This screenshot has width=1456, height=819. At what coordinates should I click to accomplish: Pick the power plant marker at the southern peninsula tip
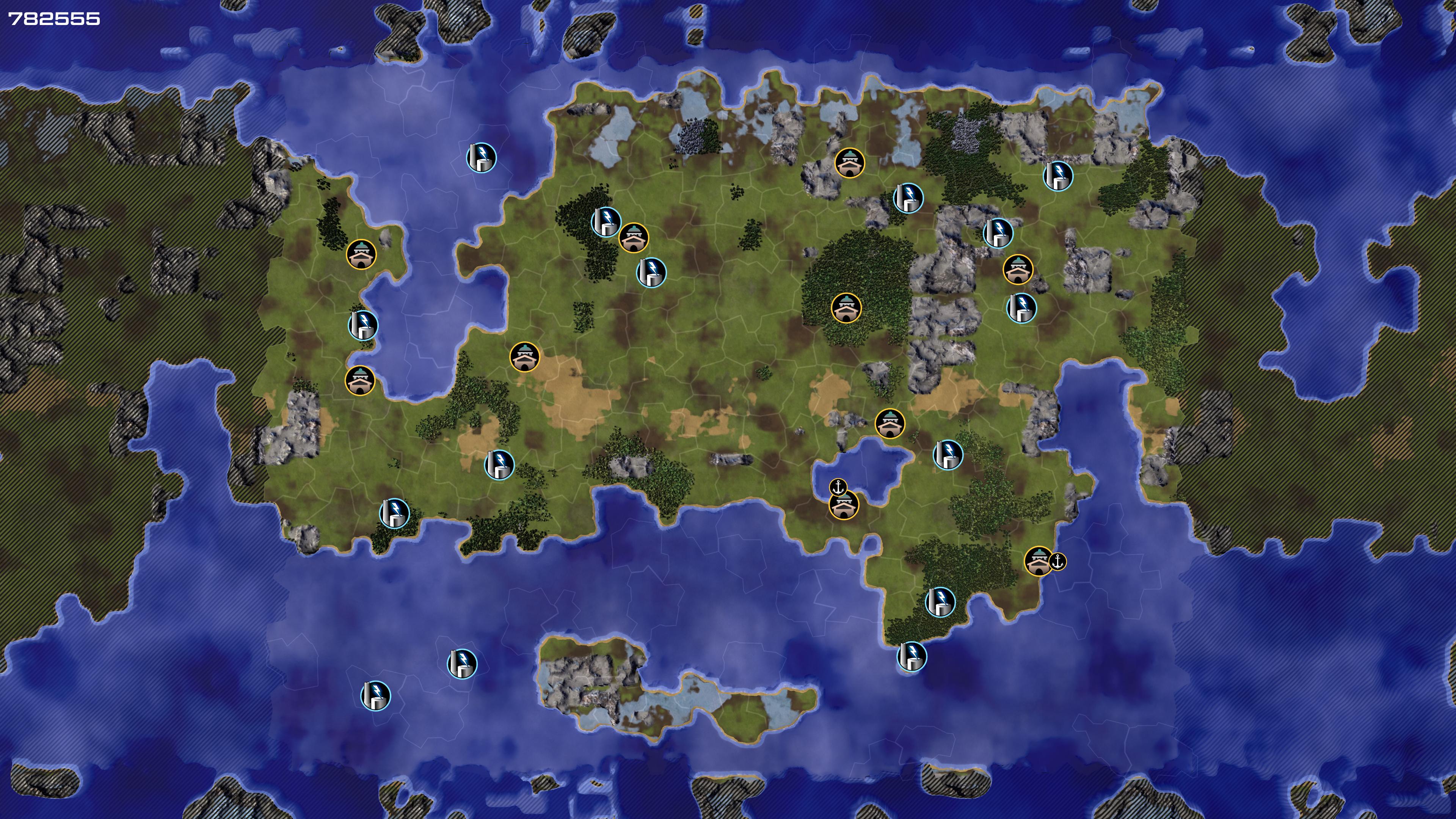[912, 656]
